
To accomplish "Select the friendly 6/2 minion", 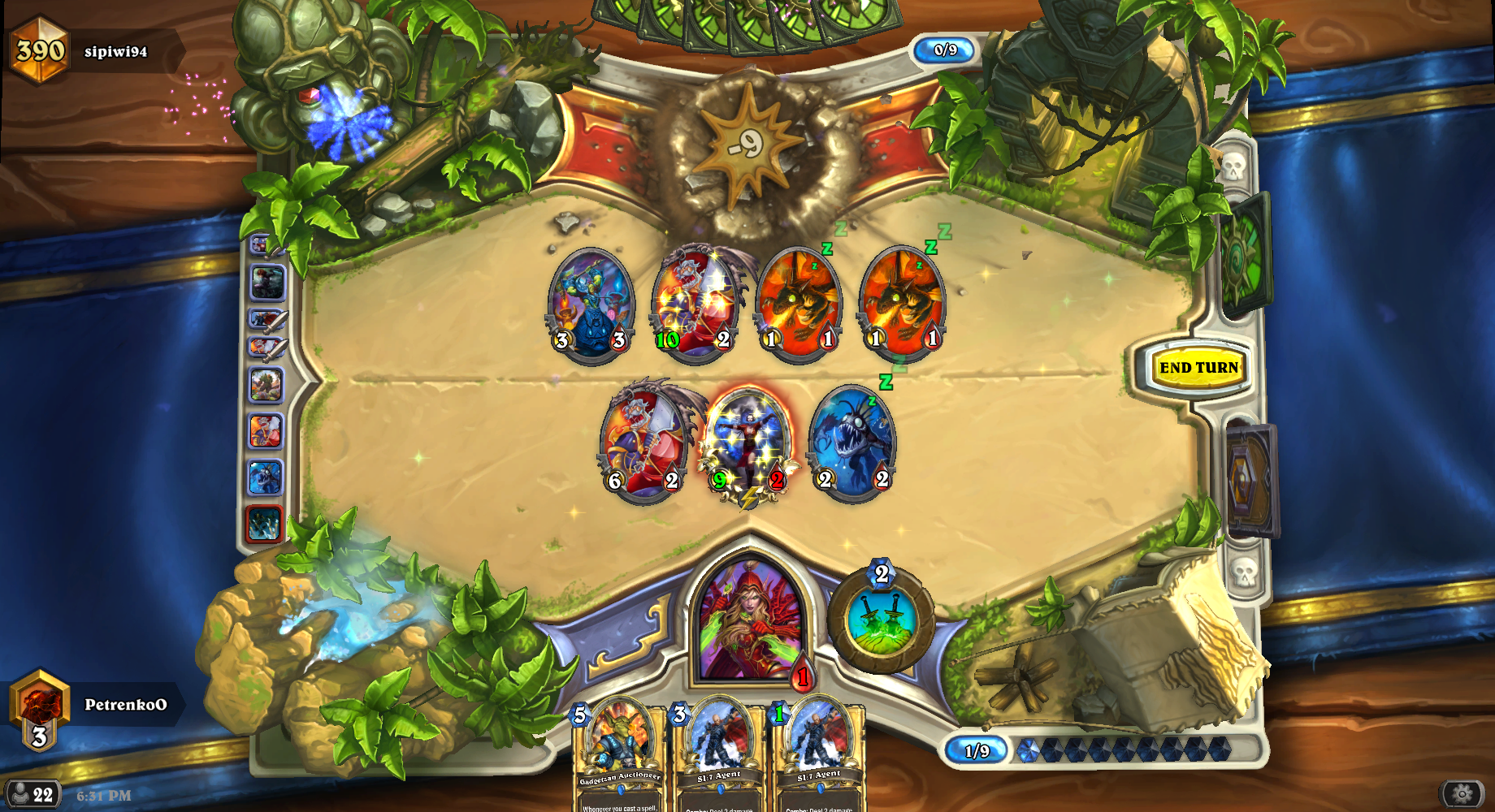I will click(644, 441).
